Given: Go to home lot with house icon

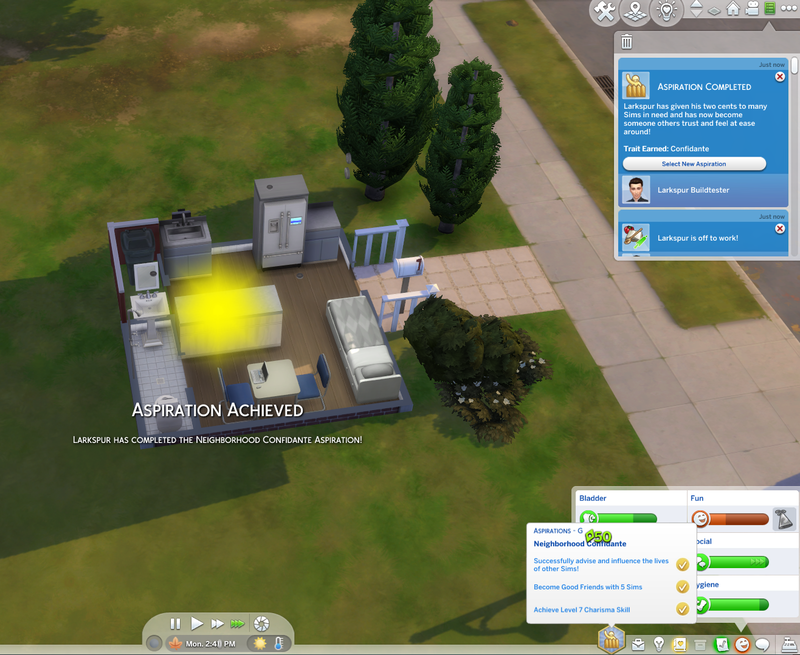Looking at the screenshot, I should (x=733, y=9).
